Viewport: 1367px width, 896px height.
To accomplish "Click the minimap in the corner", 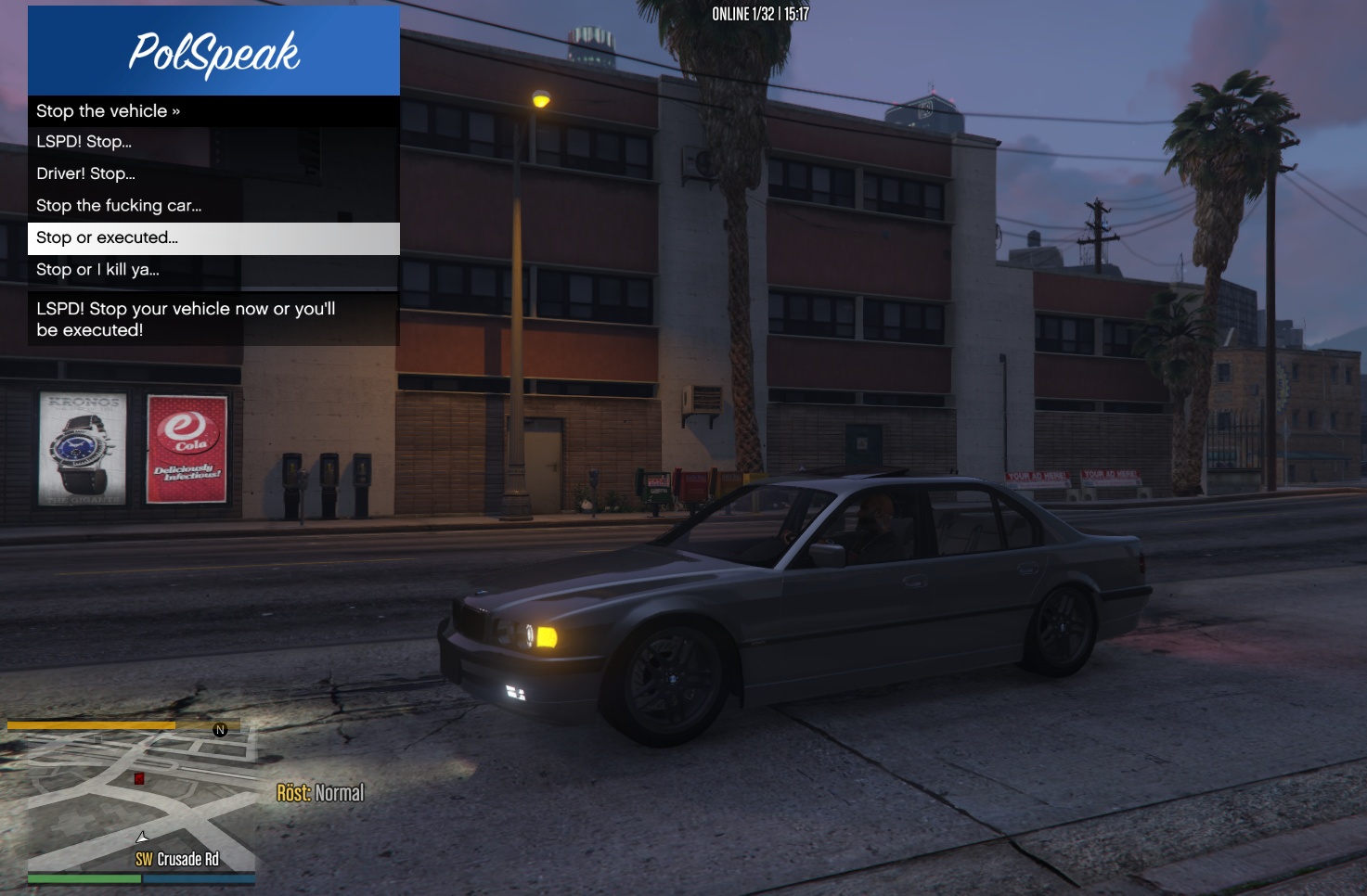I will click(141, 803).
